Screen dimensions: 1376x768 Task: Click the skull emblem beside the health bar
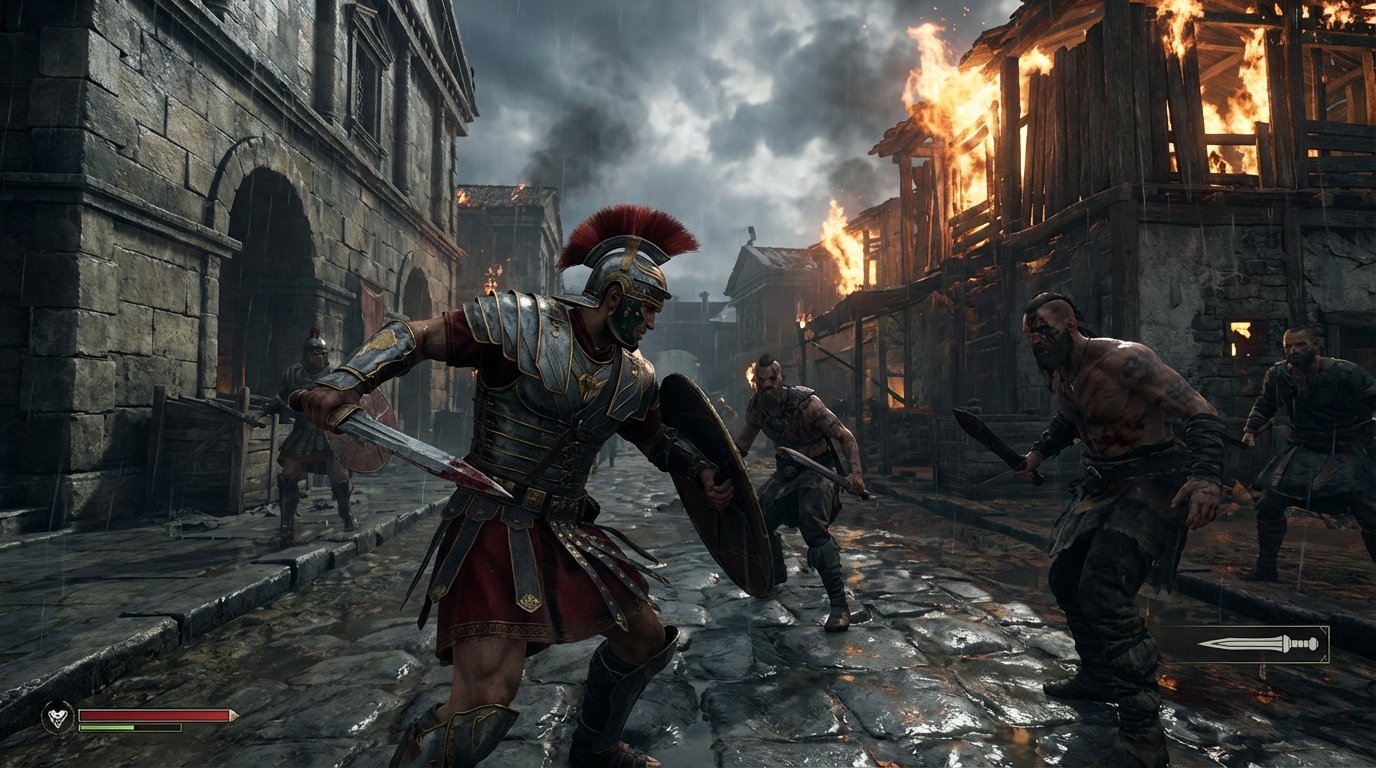click(x=57, y=718)
